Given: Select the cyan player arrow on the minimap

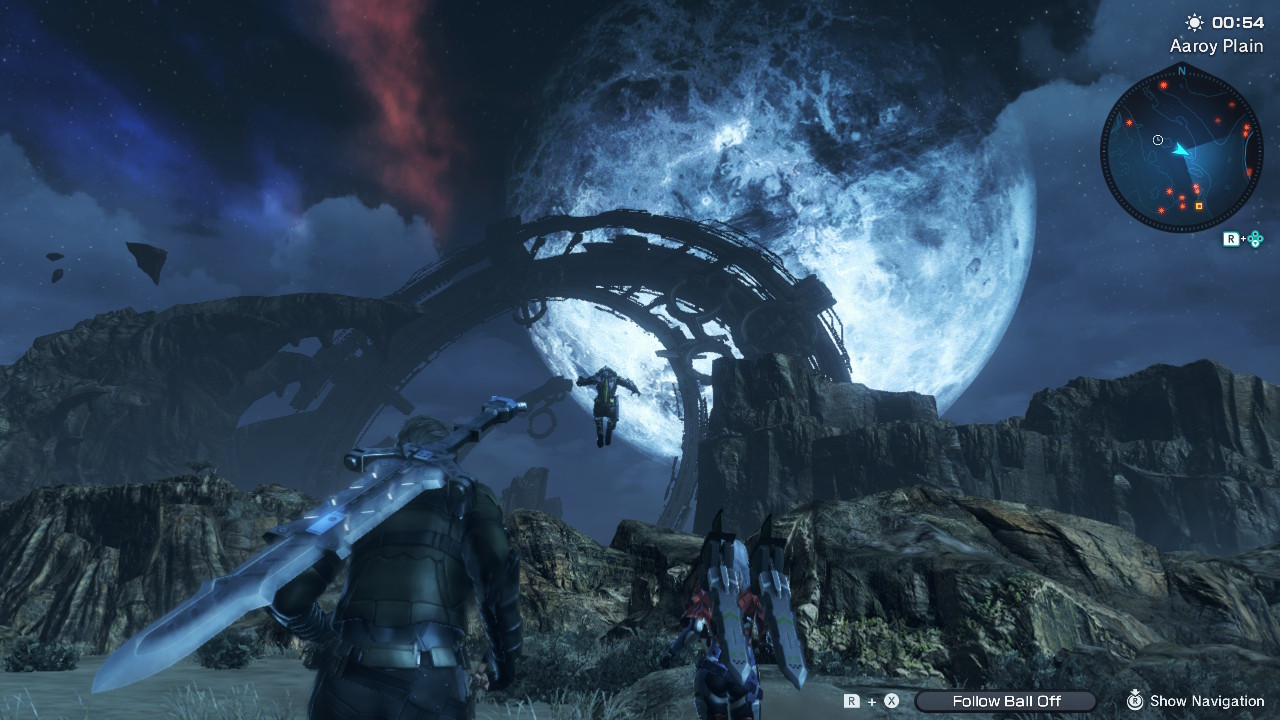Looking at the screenshot, I should click(1182, 150).
